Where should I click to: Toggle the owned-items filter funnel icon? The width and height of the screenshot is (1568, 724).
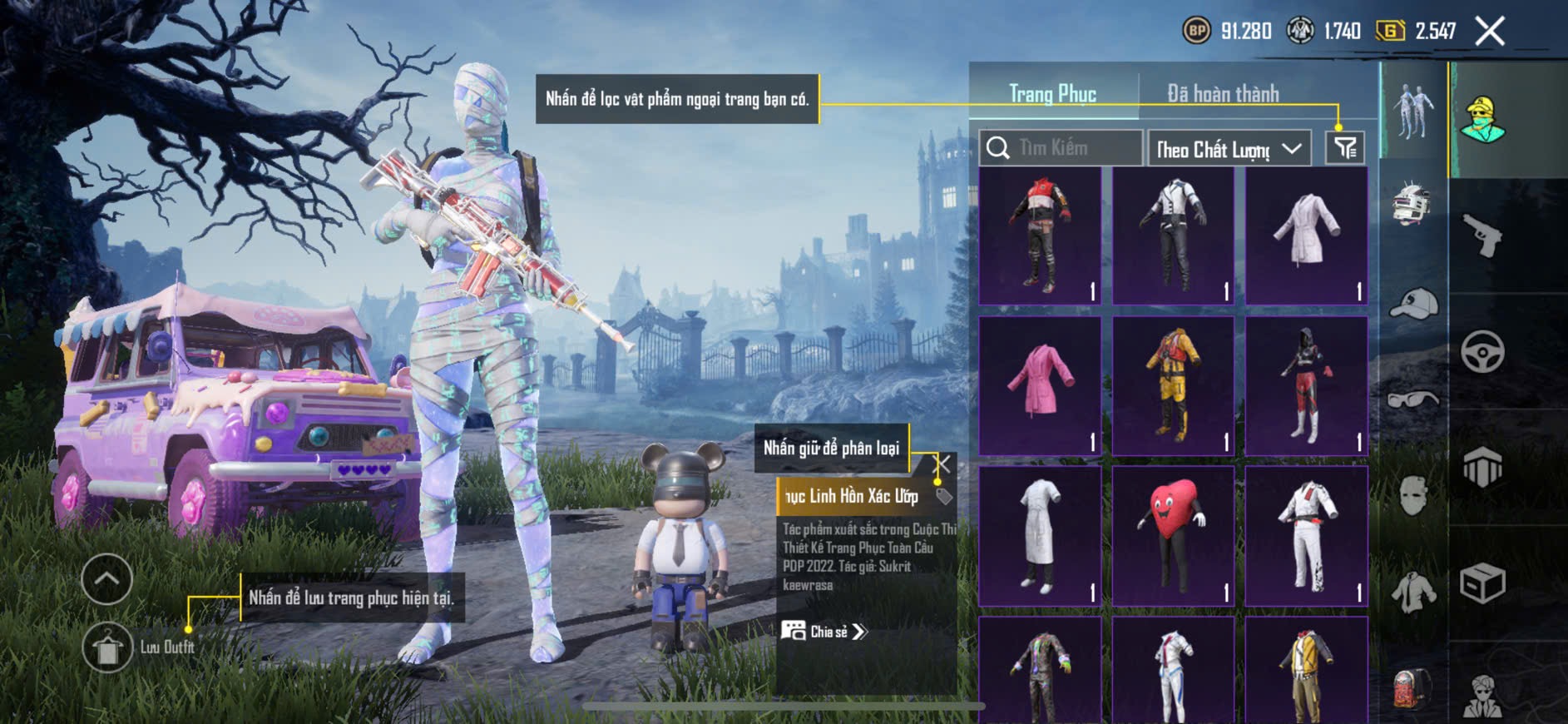(1344, 148)
